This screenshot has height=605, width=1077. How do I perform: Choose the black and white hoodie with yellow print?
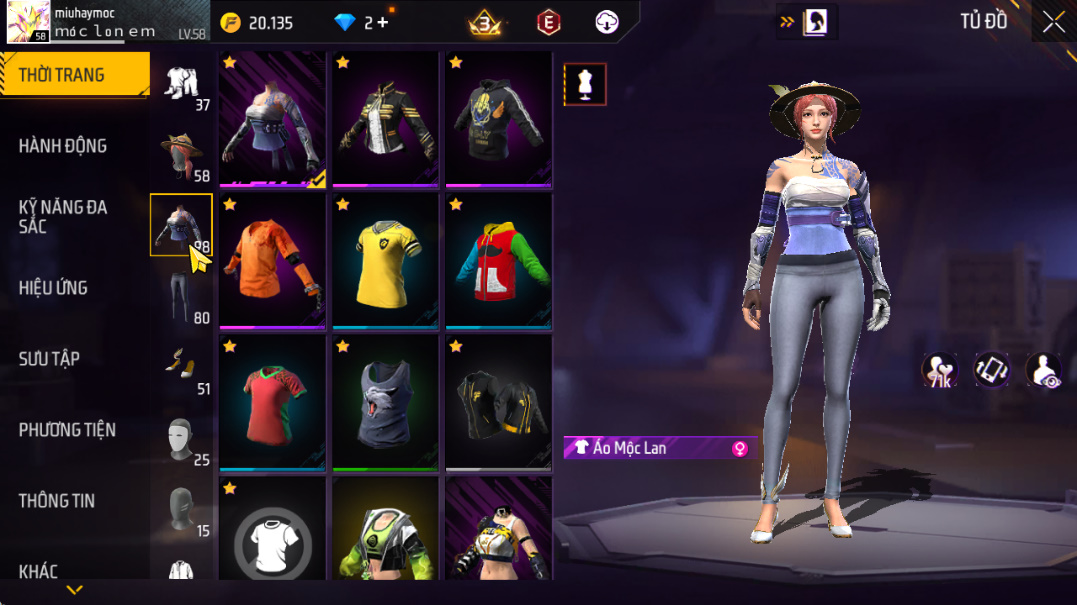pos(498,118)
